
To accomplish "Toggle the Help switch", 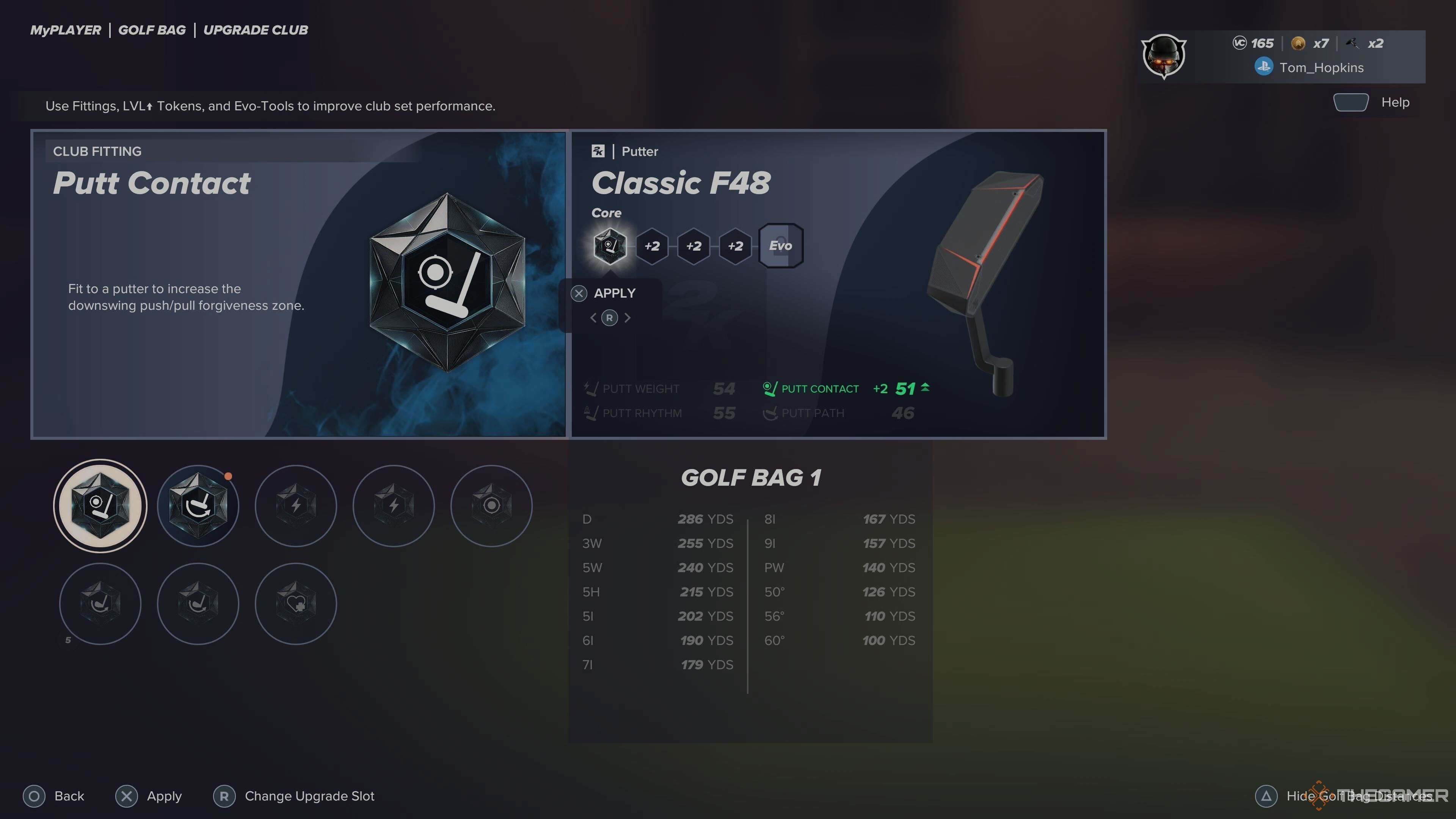I will click(x=1351, y=102).
